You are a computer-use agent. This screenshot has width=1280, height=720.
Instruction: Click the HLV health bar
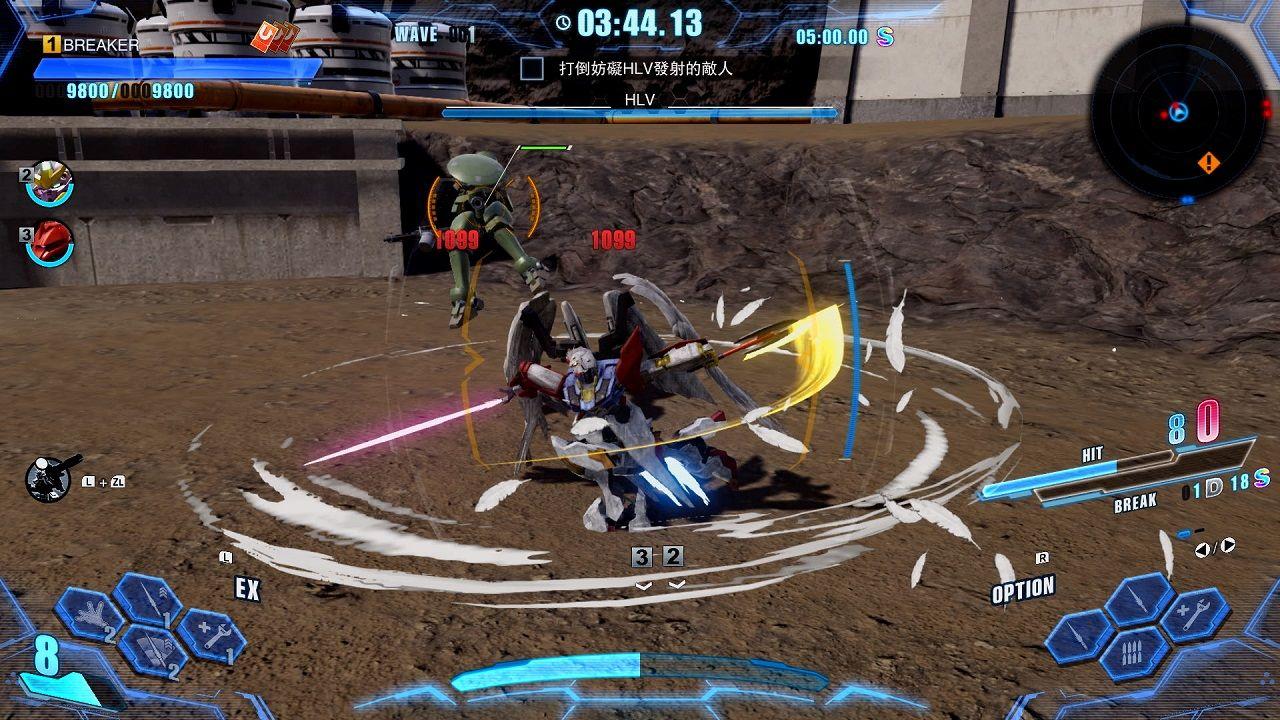pyautogui.click(x=640, y=114)
